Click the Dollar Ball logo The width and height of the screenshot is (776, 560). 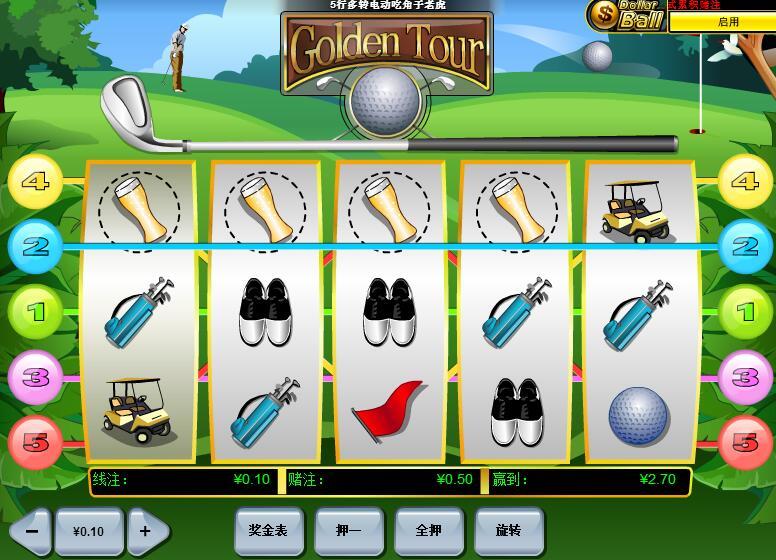[626, 15]
